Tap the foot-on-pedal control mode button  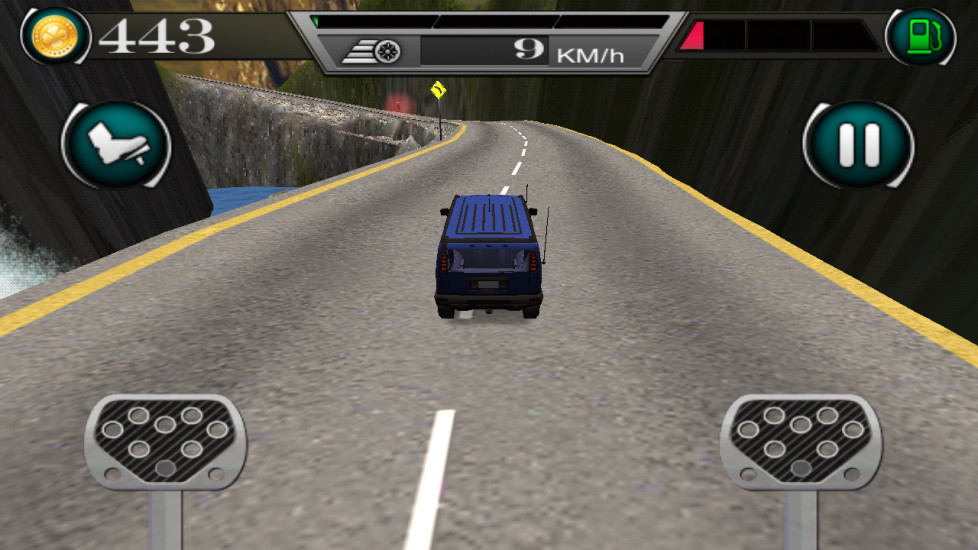[x=117, y=145]
